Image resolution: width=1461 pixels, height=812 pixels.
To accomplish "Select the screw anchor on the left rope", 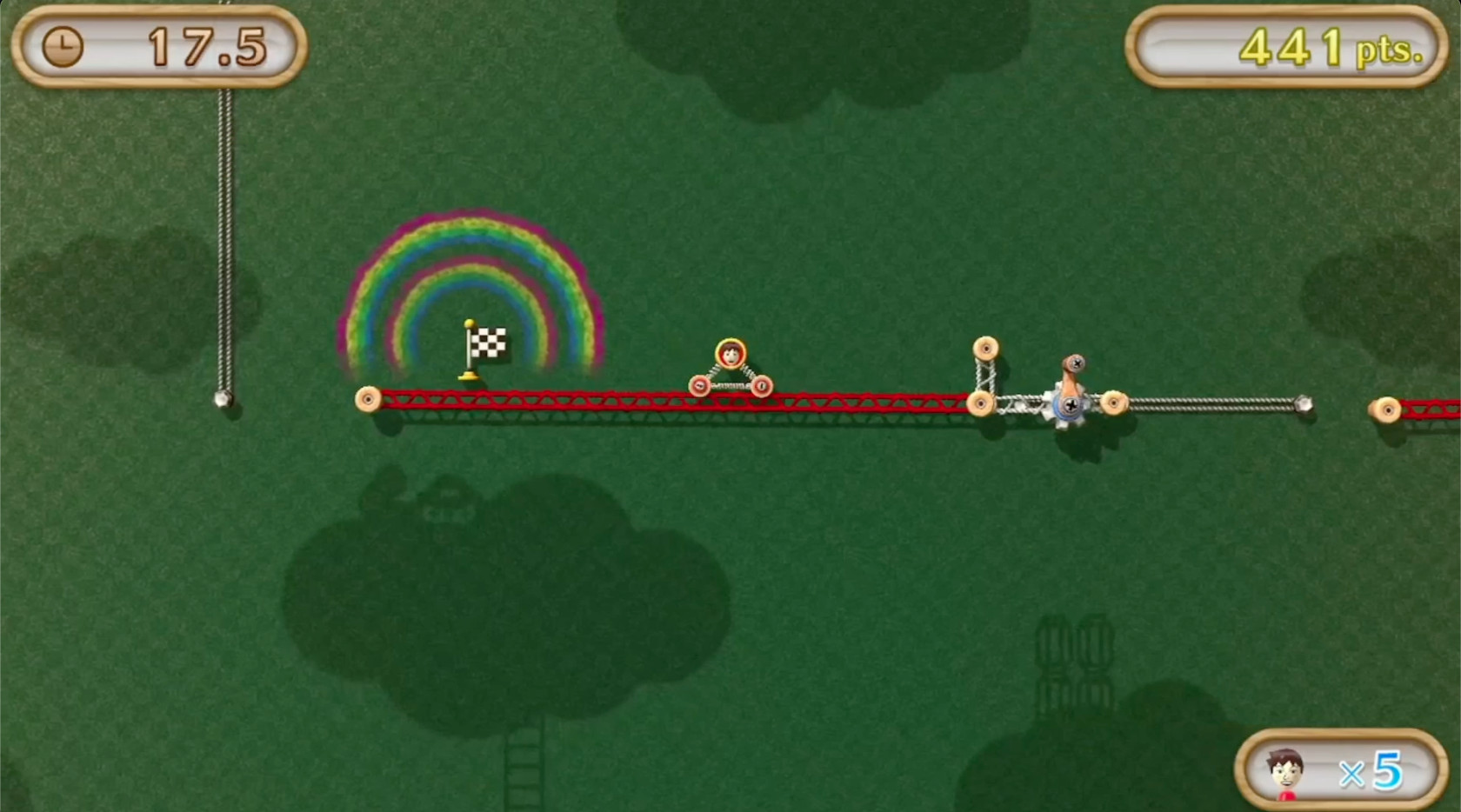I will pos(223,400).
